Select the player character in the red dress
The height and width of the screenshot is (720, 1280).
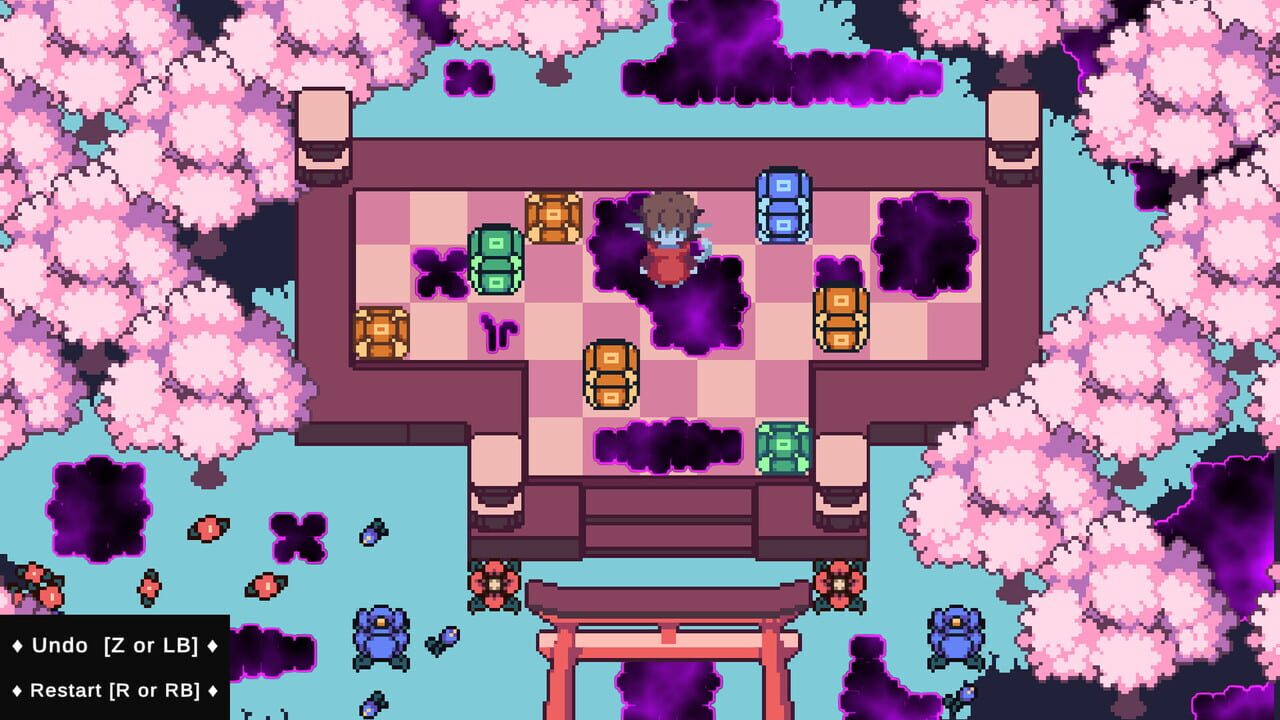tap(672, 240)
